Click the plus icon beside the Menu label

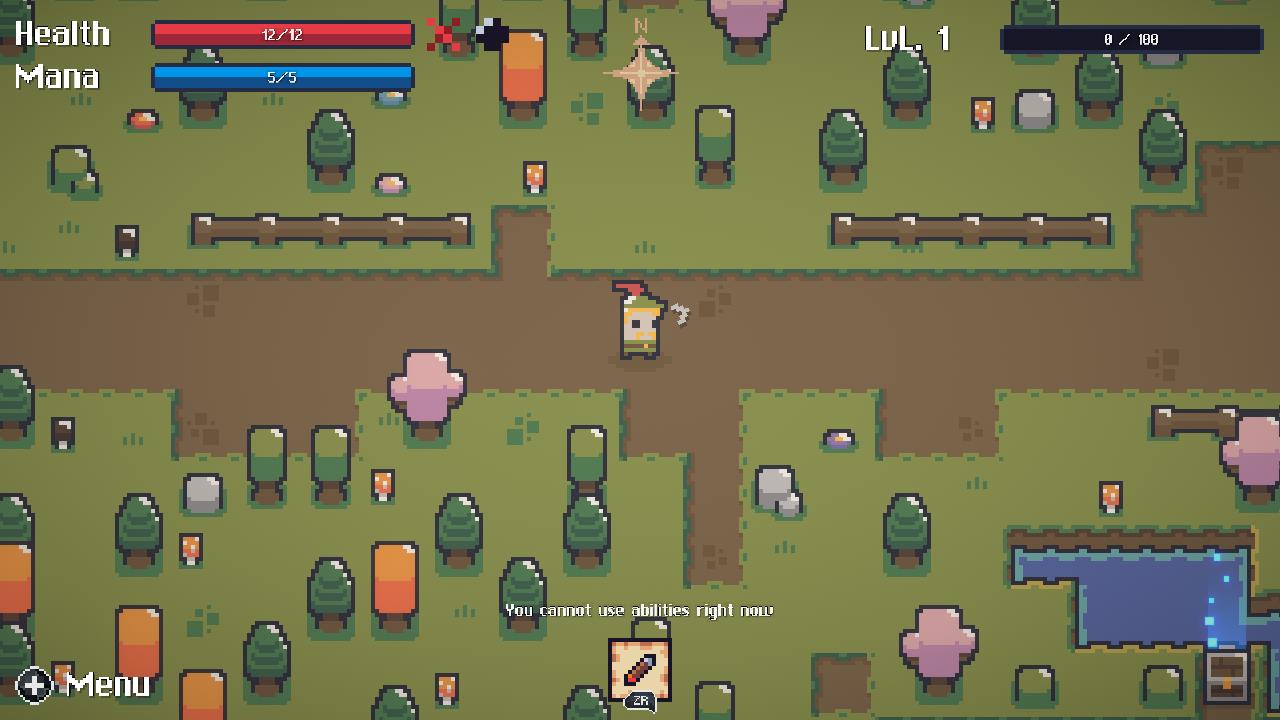(33, 686)
